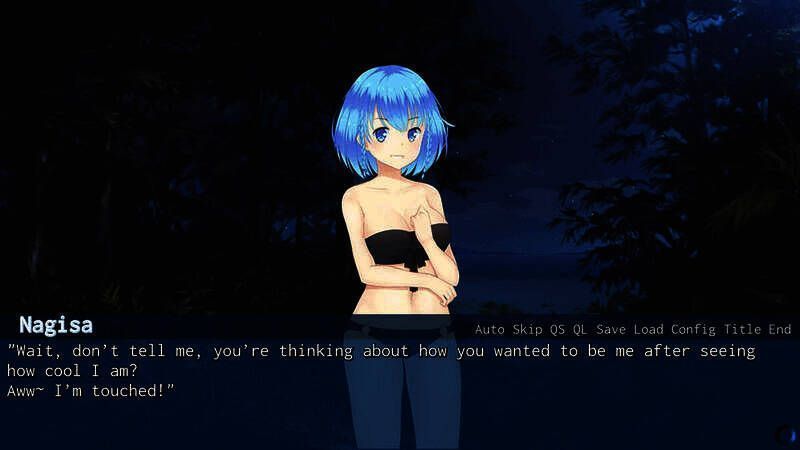Select the End game button
The height and width of the screenshot is (450, 800).
click(x=780, y=329)
